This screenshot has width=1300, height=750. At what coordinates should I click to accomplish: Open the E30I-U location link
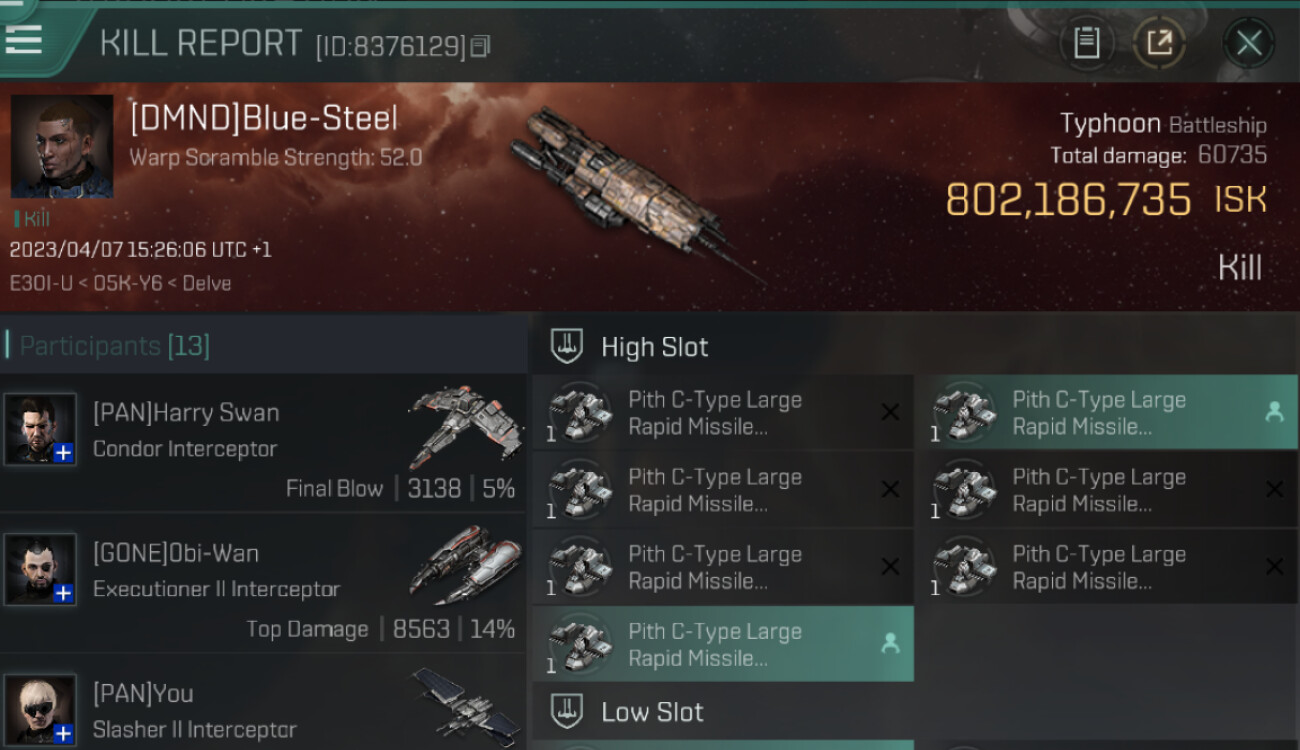click(x=42, y=283)
